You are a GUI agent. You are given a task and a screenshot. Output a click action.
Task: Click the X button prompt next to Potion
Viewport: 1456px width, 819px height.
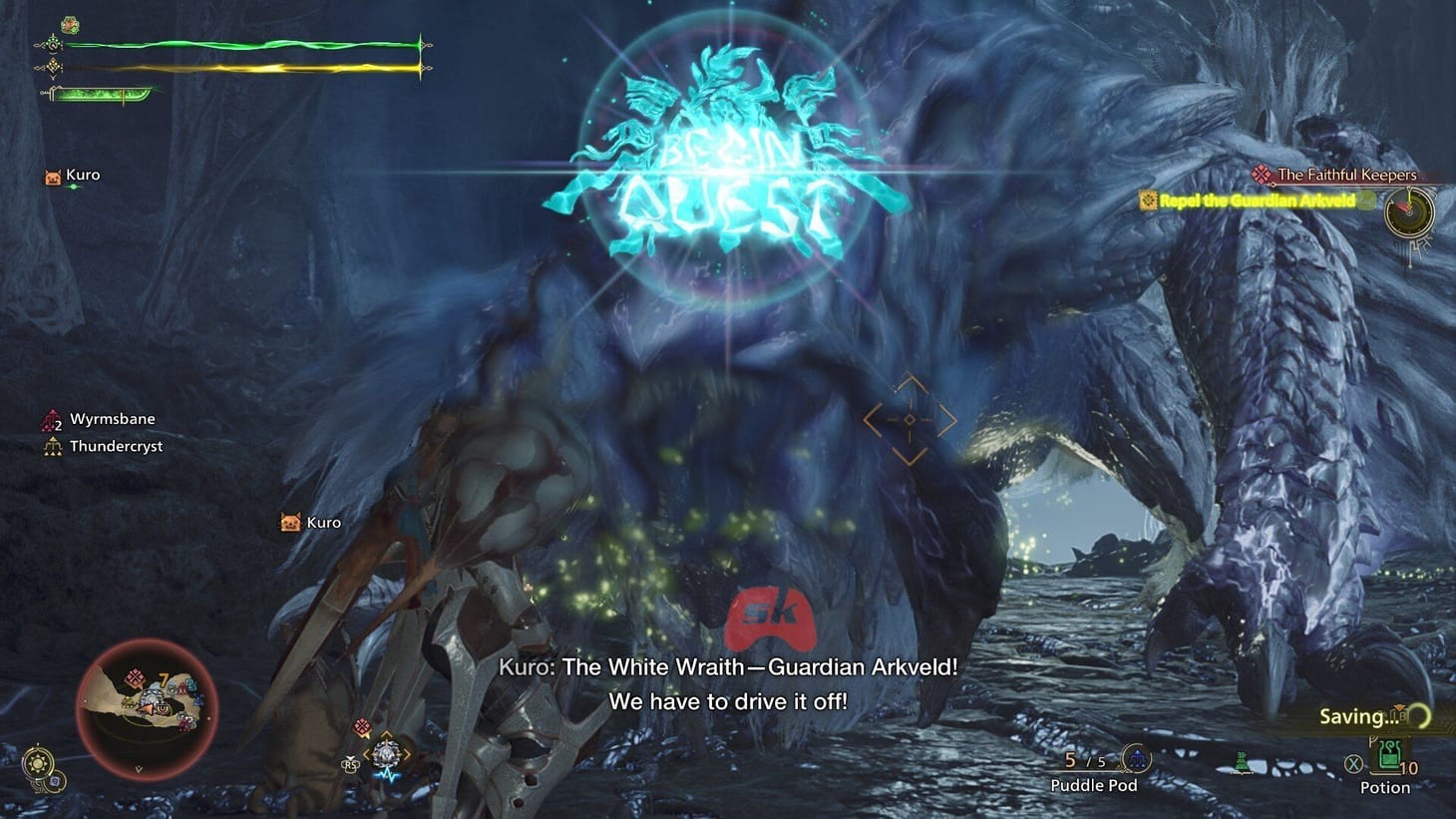[1352, 762]
